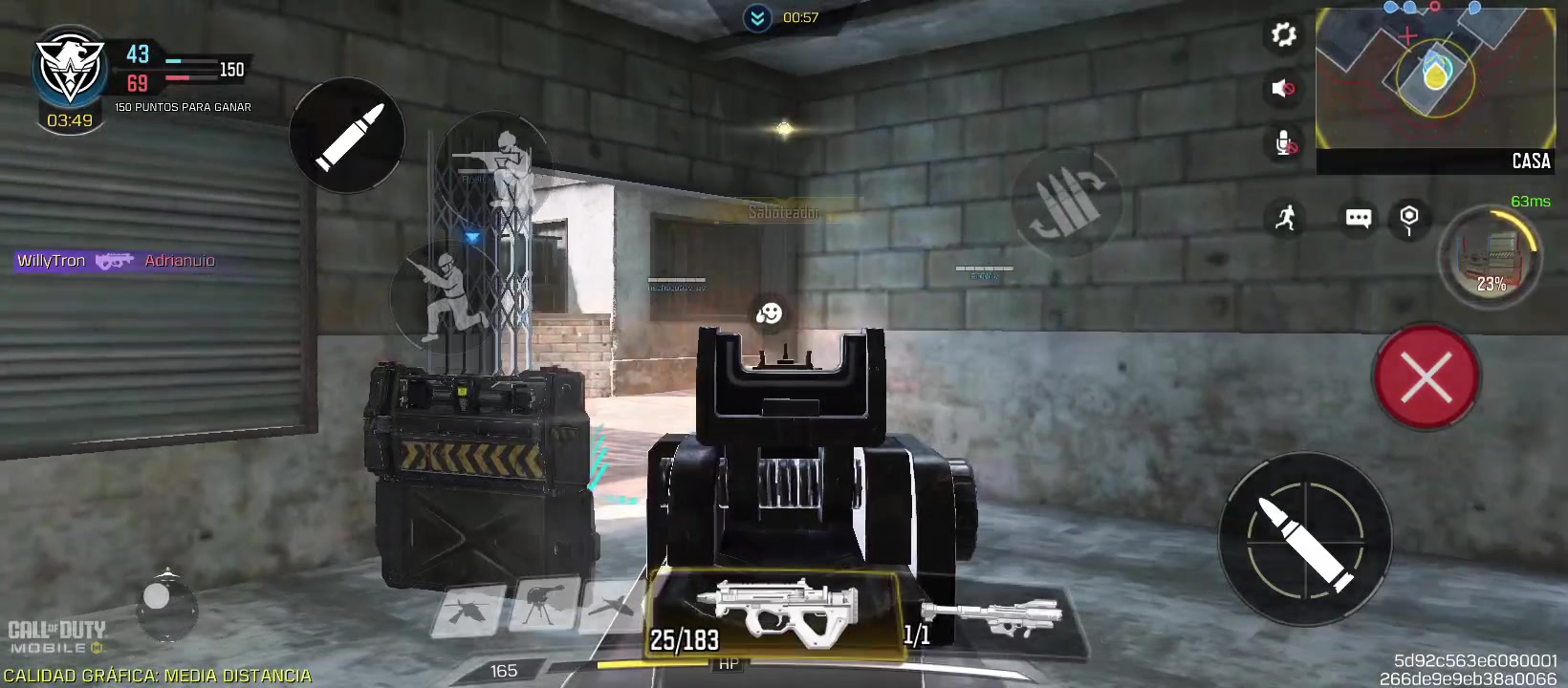Open the emoji wheel in screen center
This screenshot has height=688, width=1568.
coord(768,312)
